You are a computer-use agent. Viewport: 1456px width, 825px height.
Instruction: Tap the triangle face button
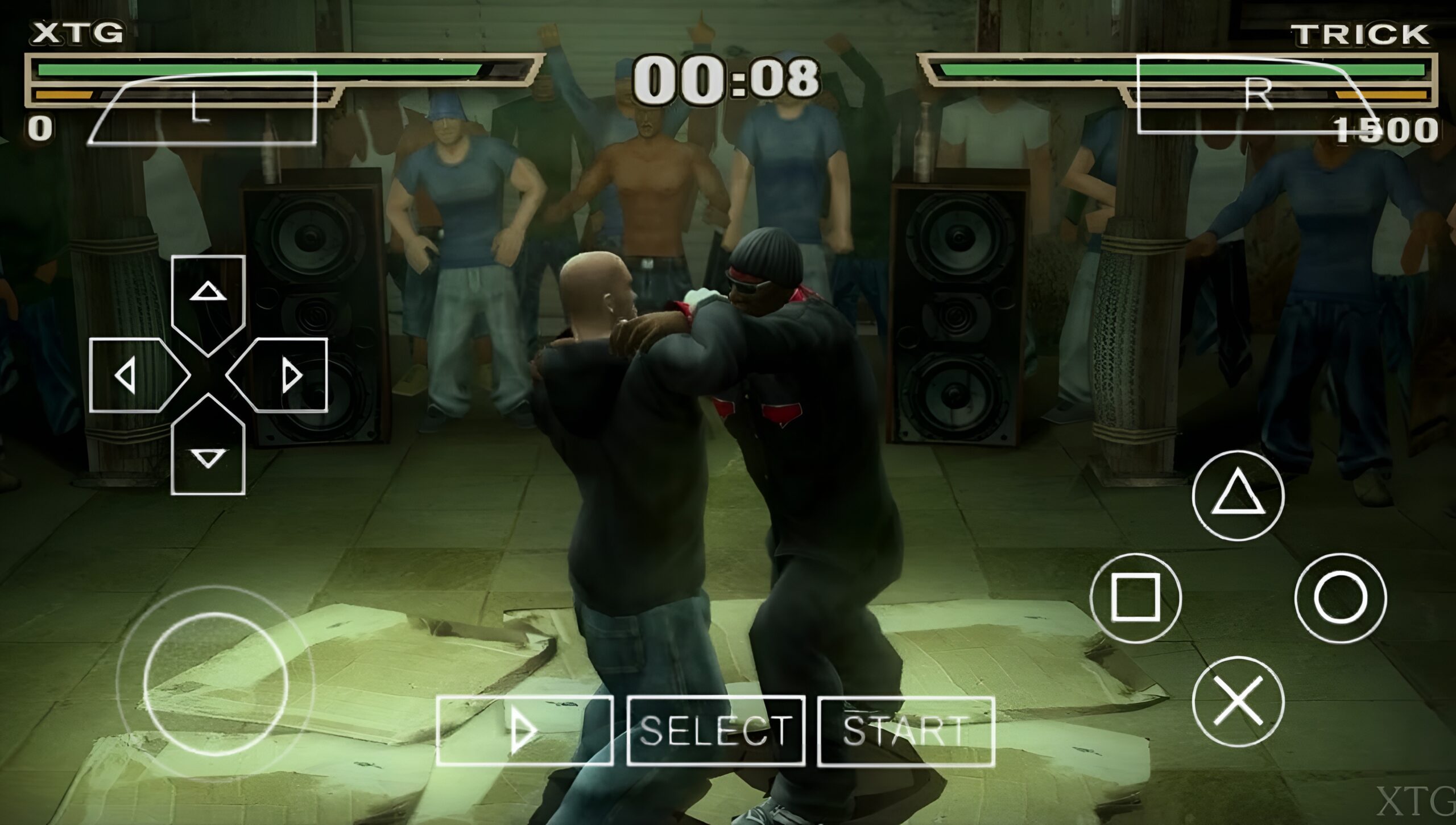[1238, 494]
